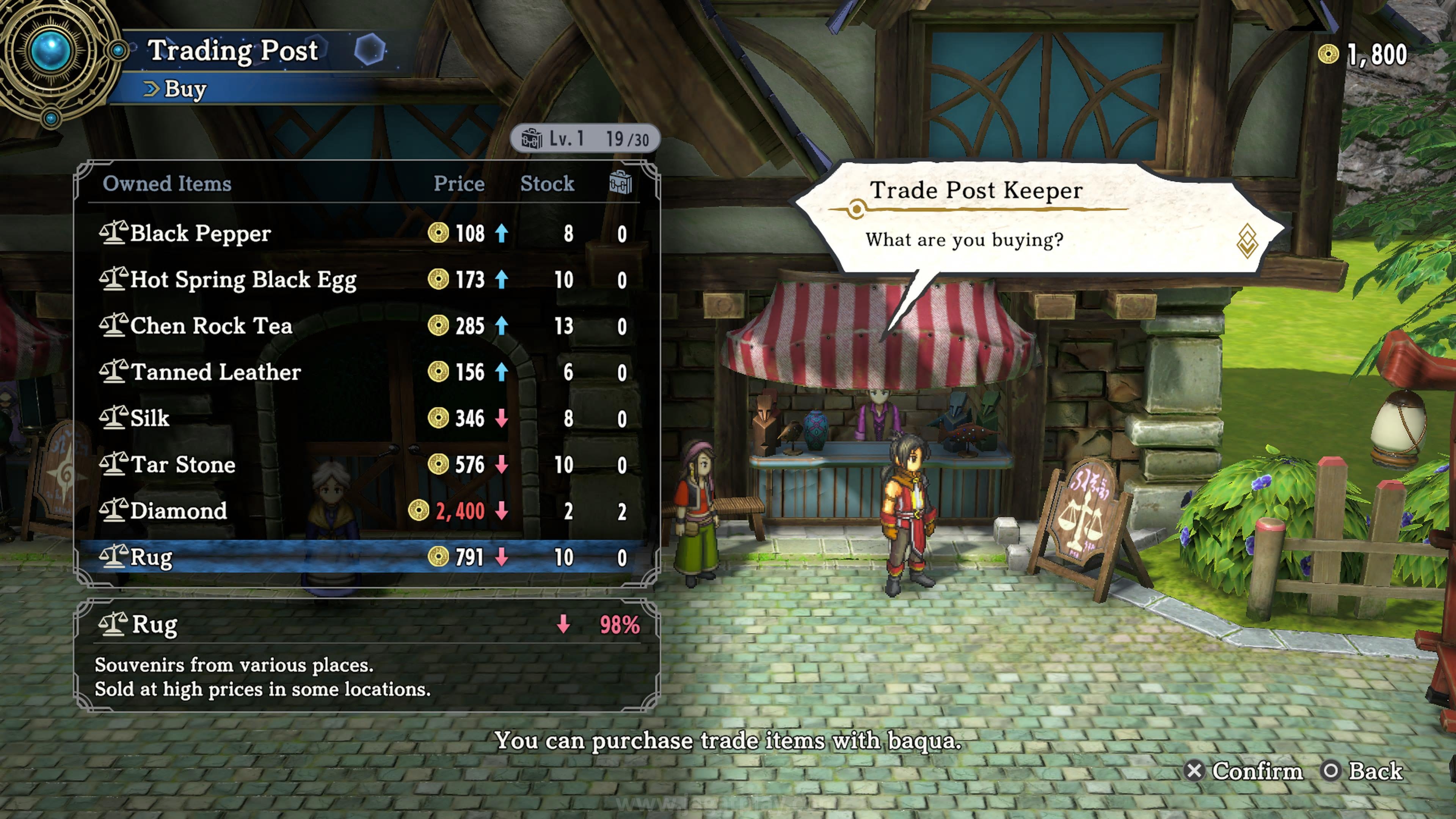
Task: Select Black Pepper in the buy list
Action: click(362, 234)
